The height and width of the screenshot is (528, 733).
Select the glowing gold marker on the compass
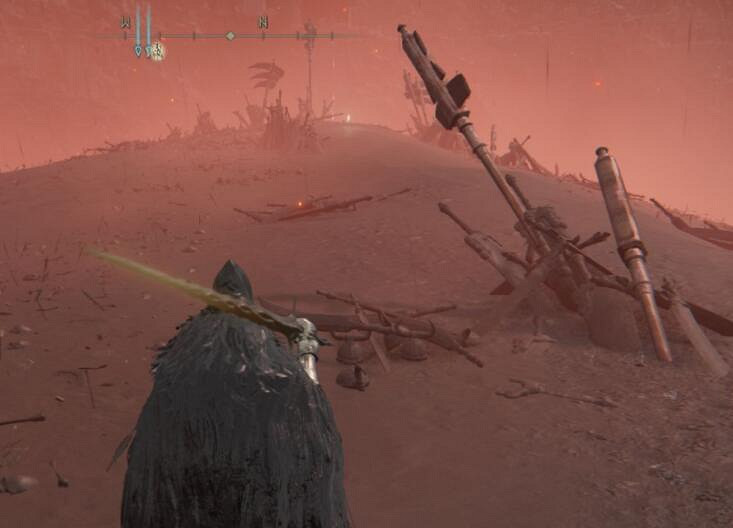(x=158, y=51)
